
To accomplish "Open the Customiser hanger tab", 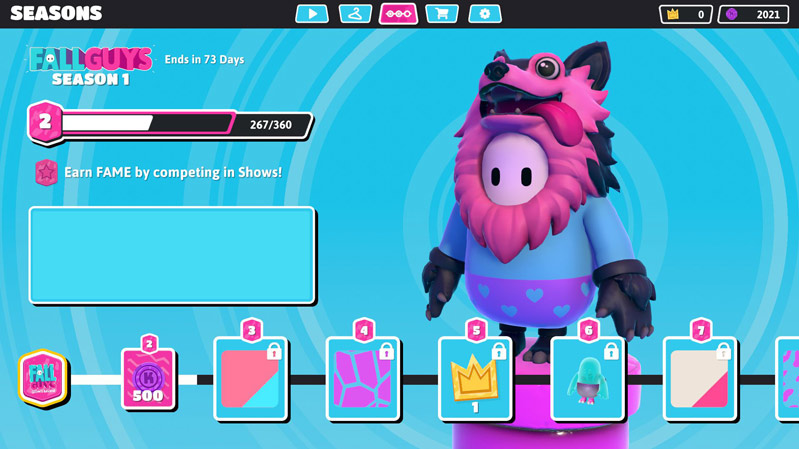I will (355, 14).
